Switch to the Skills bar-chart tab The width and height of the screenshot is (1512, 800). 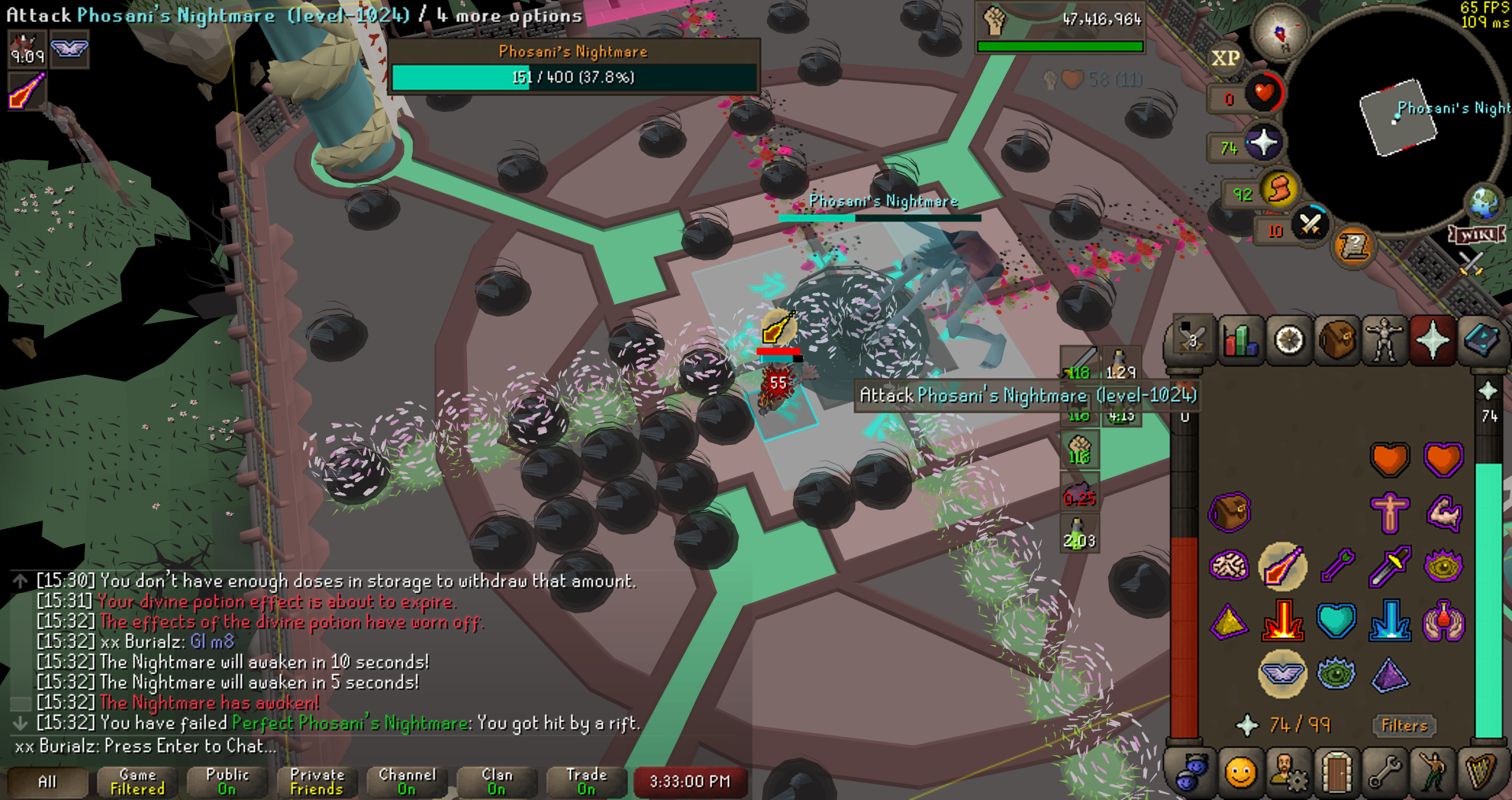[1240, 341]
